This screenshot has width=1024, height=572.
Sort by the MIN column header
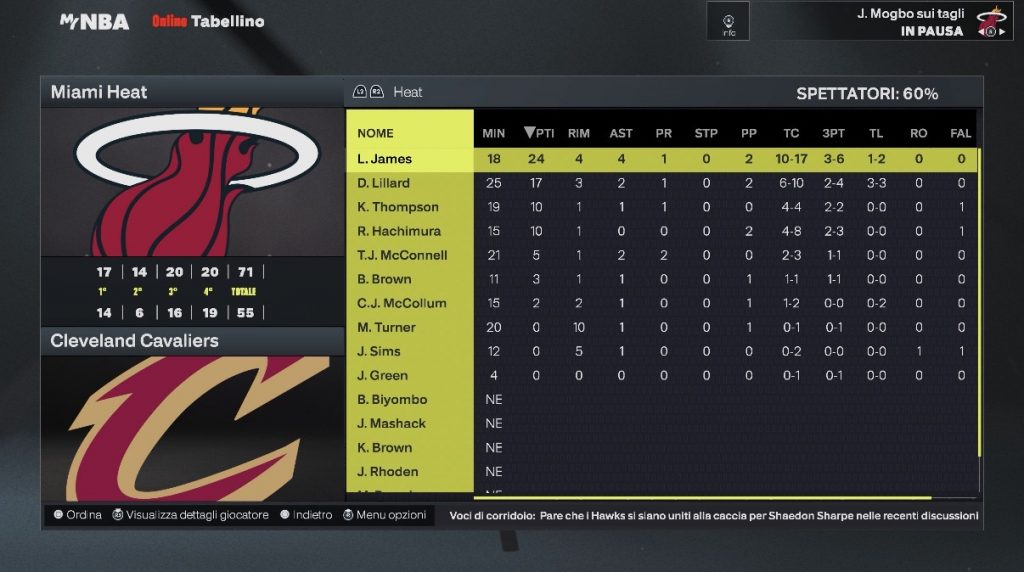(x=493, y=133)
